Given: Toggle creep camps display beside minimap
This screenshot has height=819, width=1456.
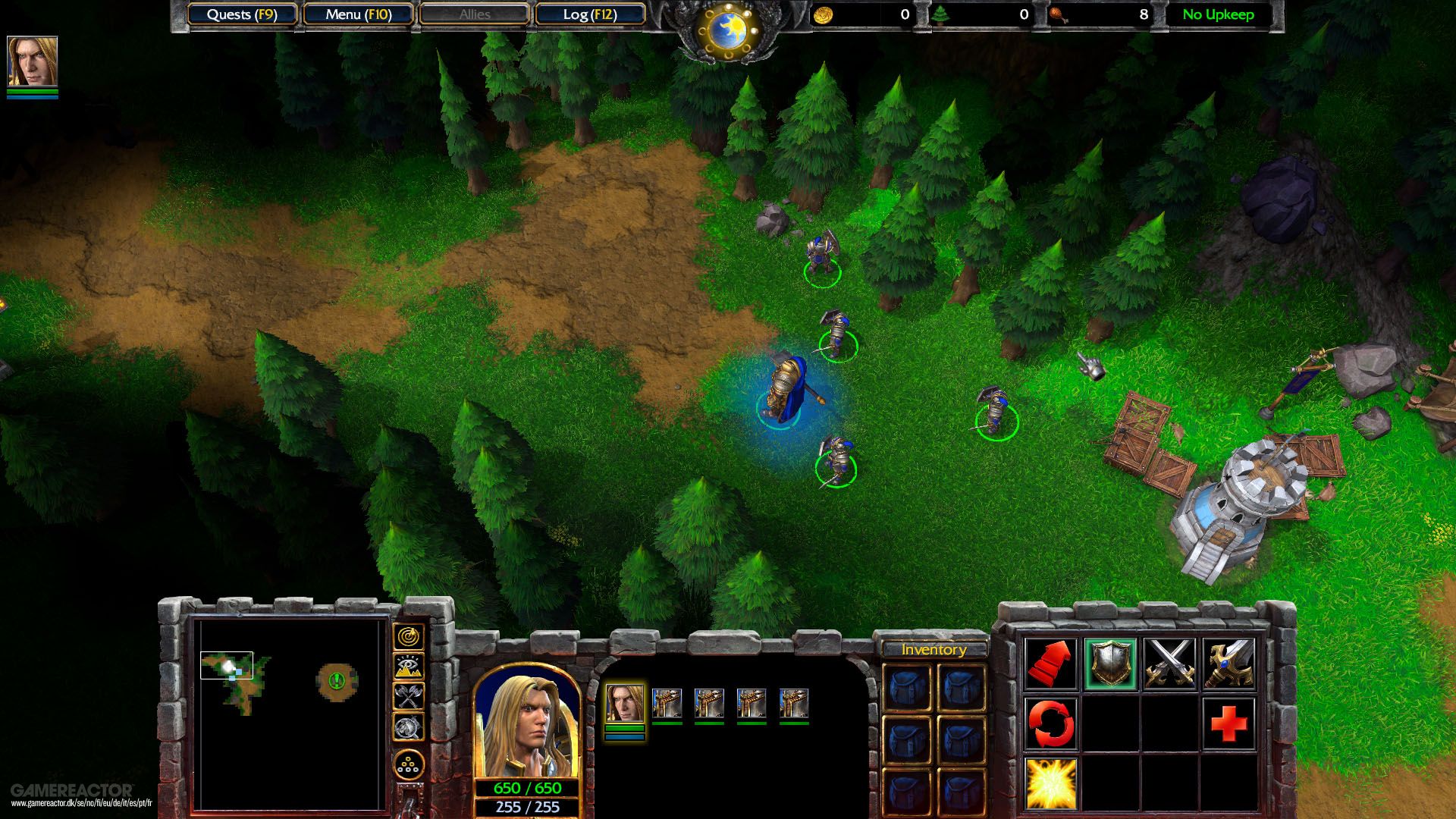Looking at the screenshot, I should tap(408, 696).
